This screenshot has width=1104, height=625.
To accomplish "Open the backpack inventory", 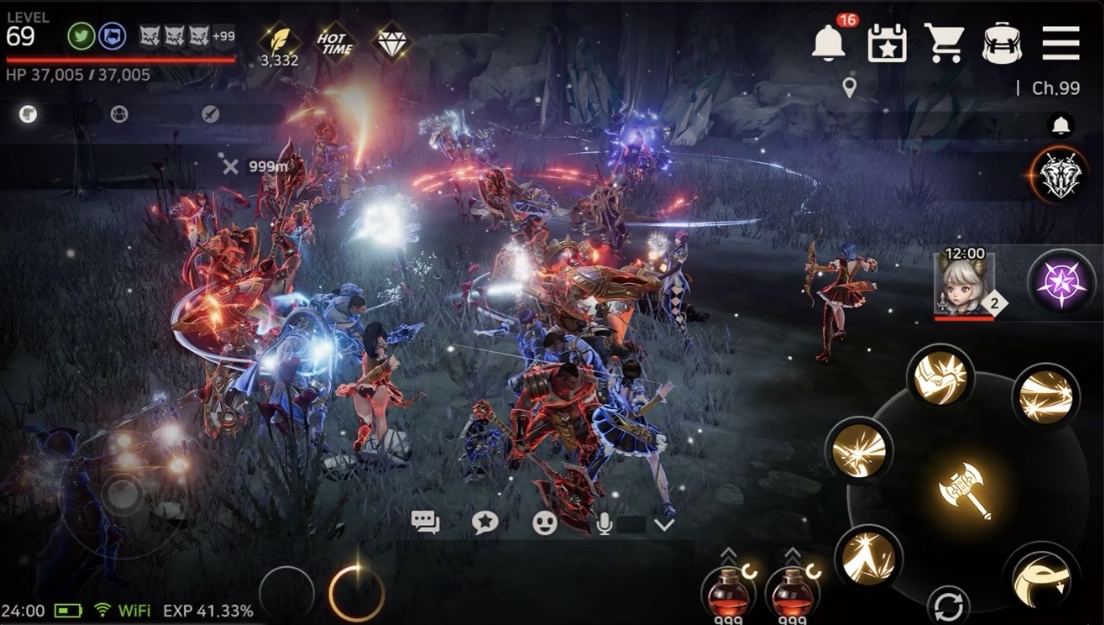I will [x=1001, y=43].
